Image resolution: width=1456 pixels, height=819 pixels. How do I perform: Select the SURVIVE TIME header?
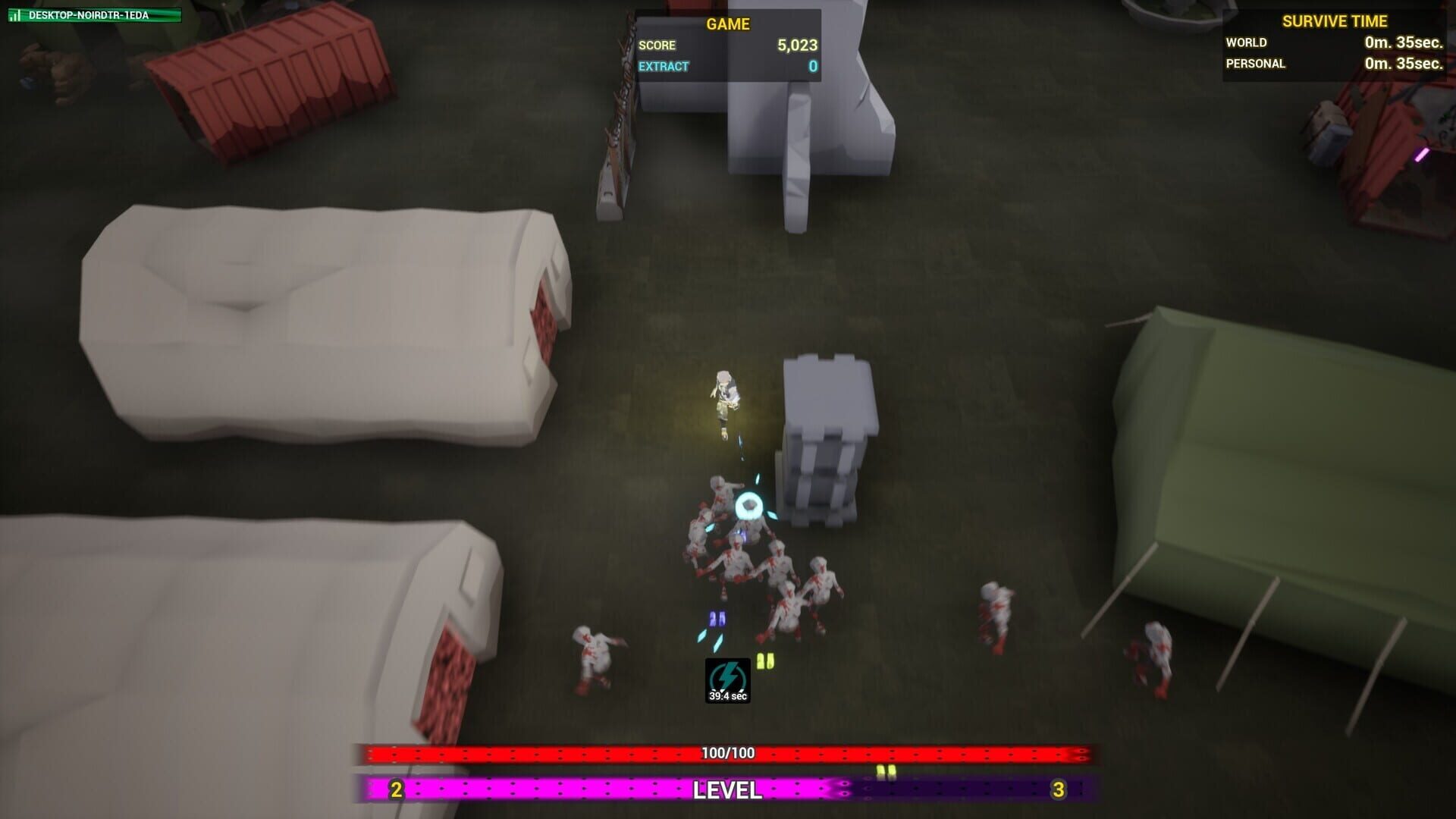coord(1335,21)
